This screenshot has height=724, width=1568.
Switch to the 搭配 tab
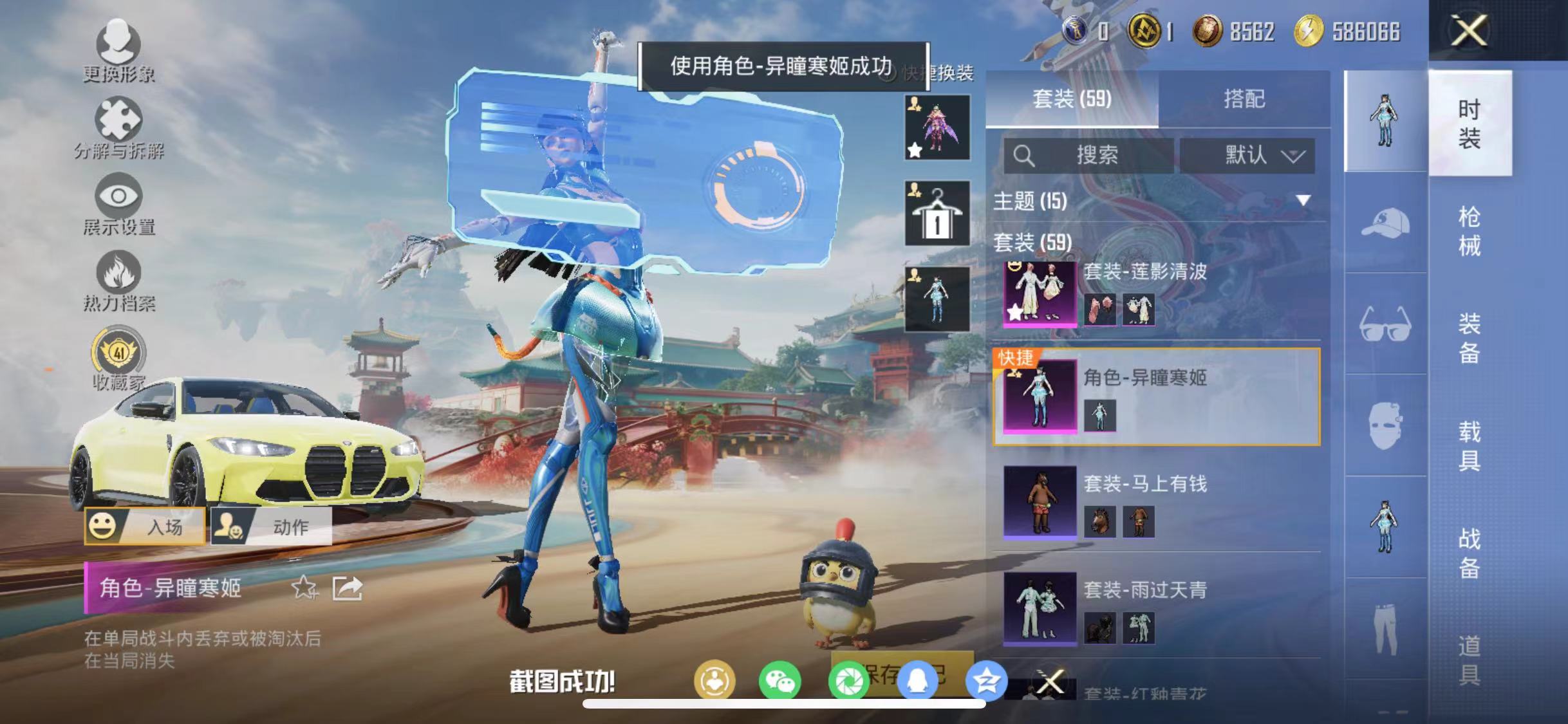(x=1246, y=98)
